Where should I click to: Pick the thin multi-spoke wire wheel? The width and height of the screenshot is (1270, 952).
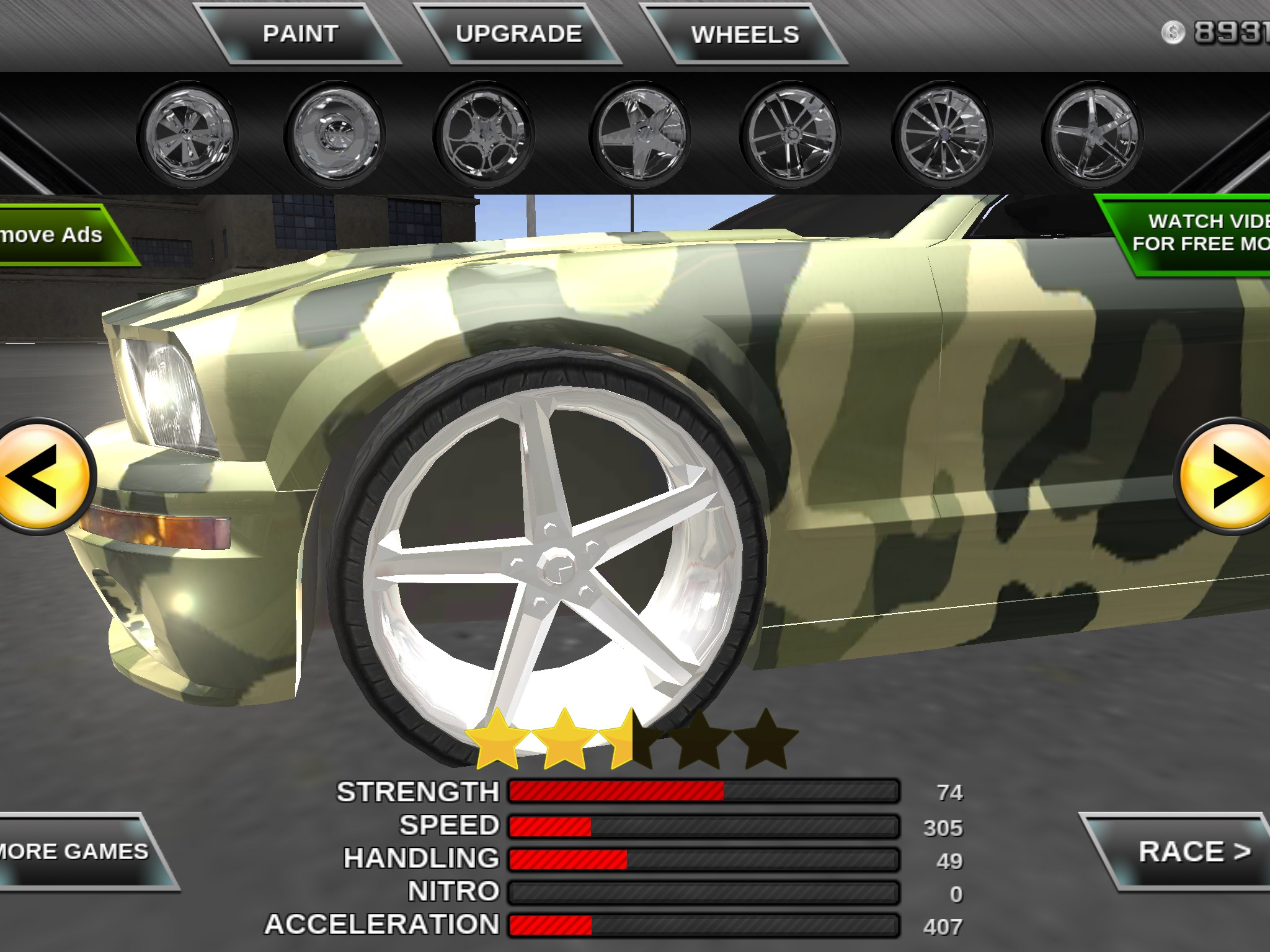click(x=941, y=134)
